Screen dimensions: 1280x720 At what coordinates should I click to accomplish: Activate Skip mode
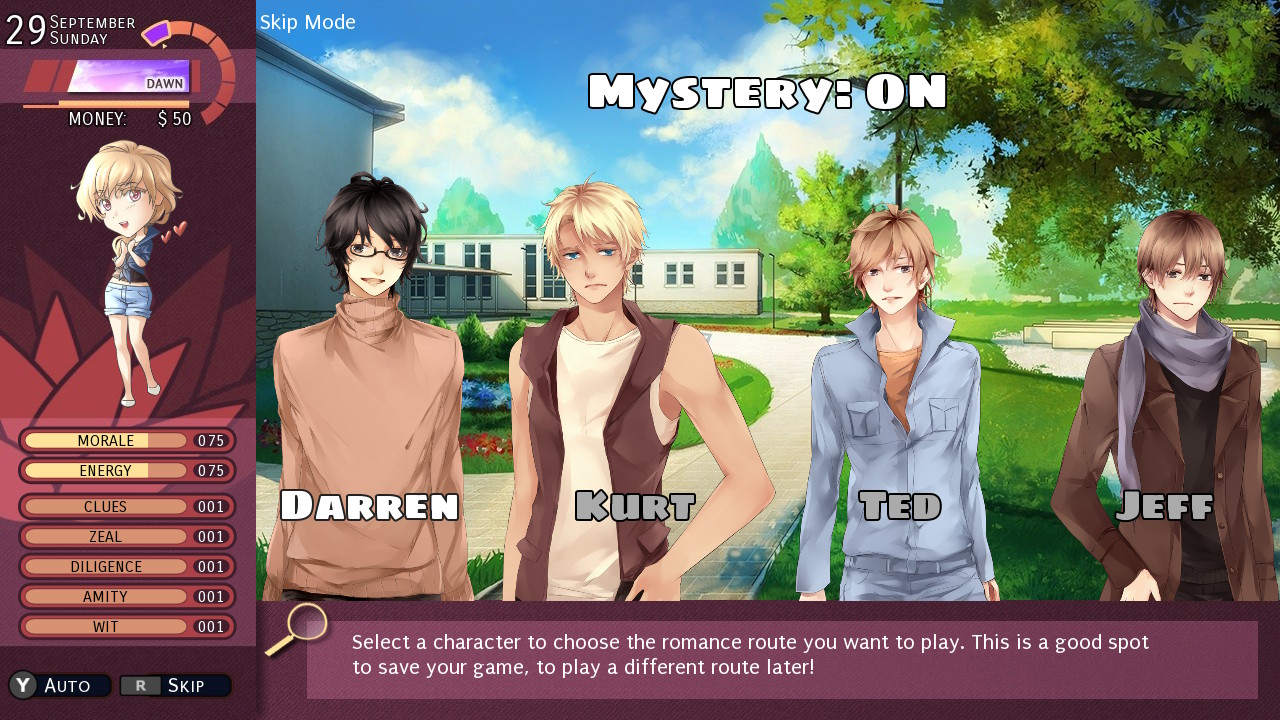pos(185,685)
